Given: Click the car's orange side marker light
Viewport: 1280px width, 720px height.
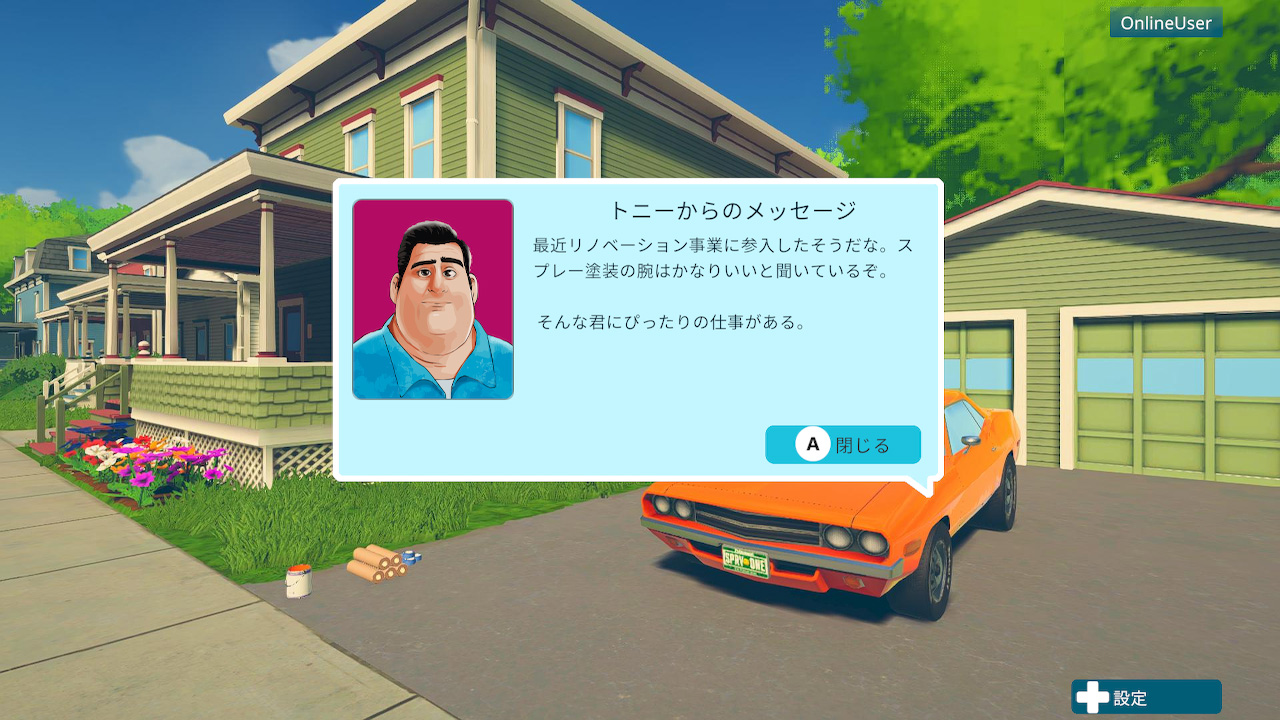Looking at the screenshot, I should pyautogui.click(x=911, y=548).
